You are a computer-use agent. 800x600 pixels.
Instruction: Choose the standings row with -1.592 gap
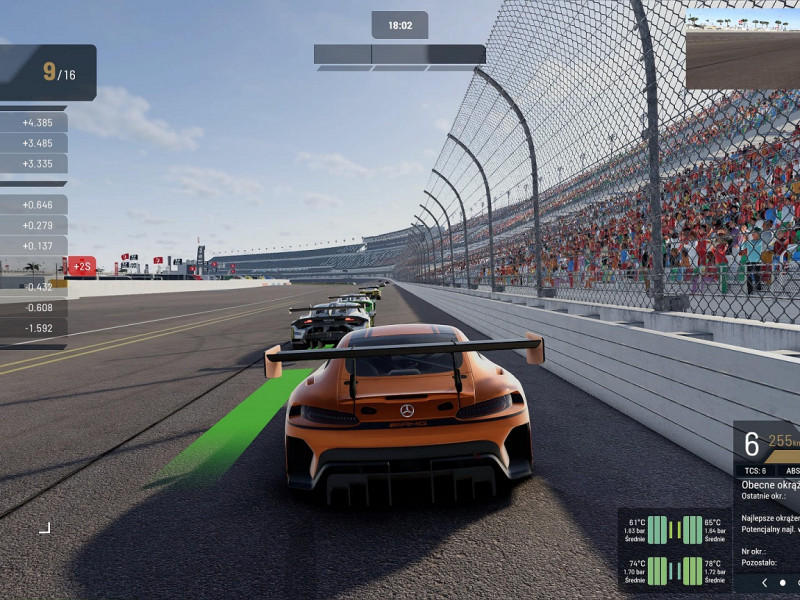pyautogui.click(x=34, y=328)
